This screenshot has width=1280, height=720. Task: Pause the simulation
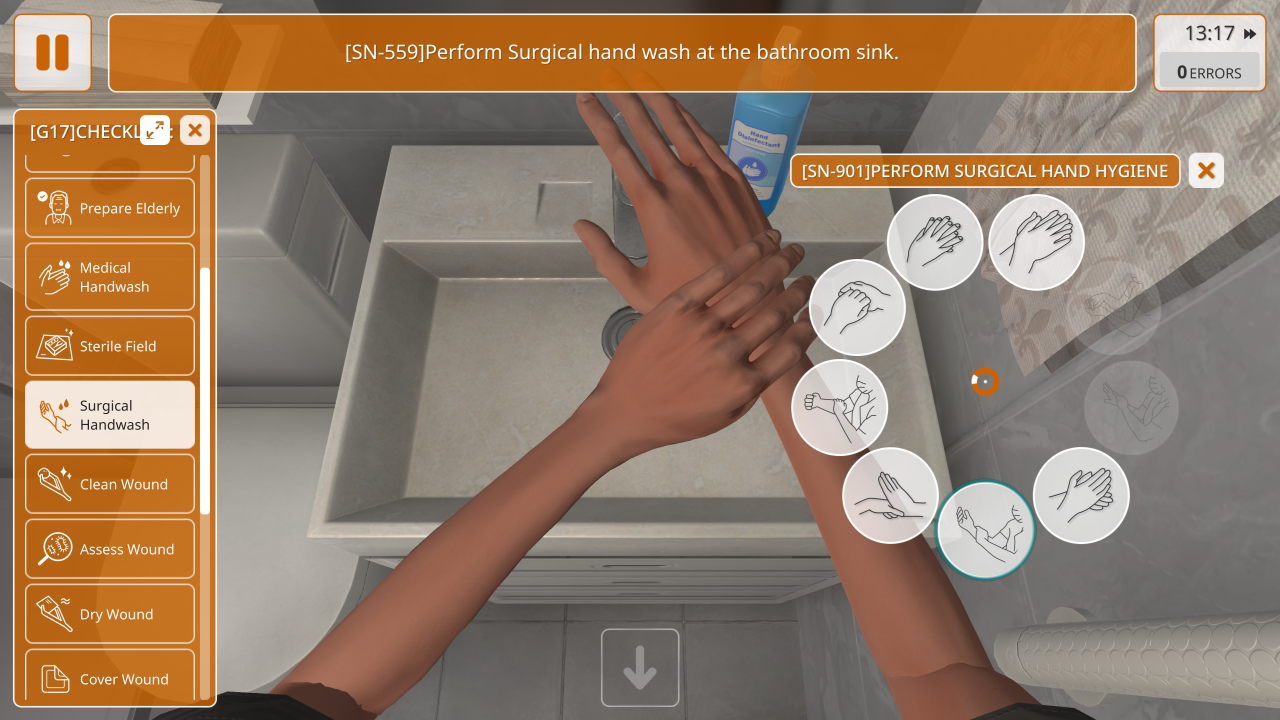(x=52, y=53)
